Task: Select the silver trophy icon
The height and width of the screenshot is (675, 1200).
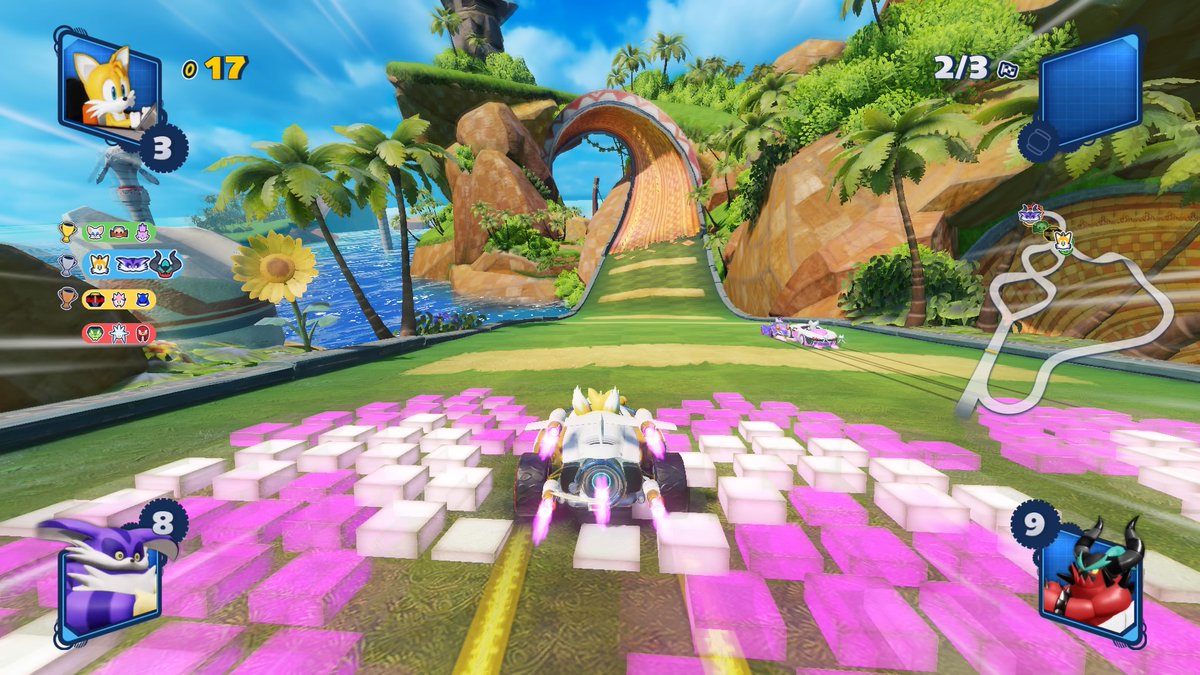Action: click(67, 265)
